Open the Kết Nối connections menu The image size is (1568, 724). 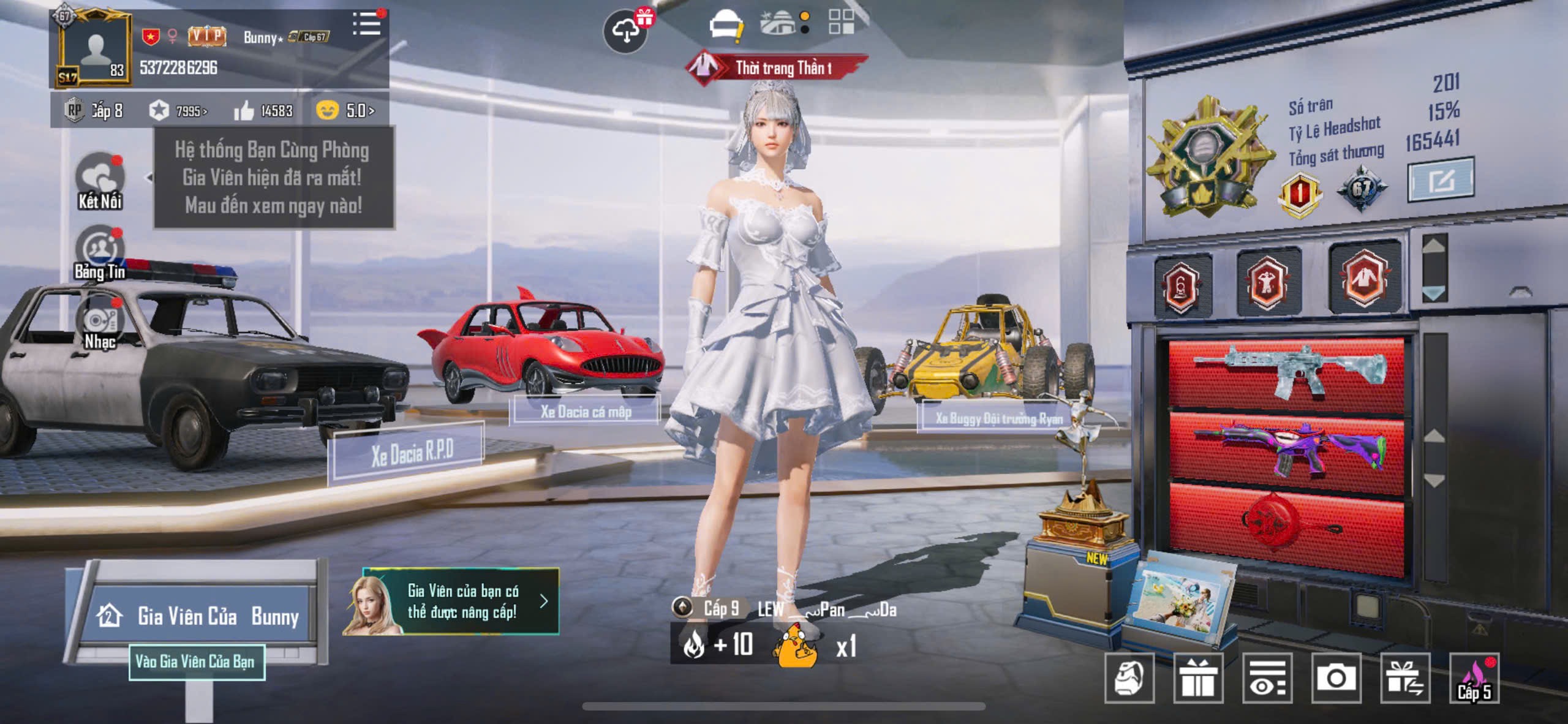click(100, 181)
